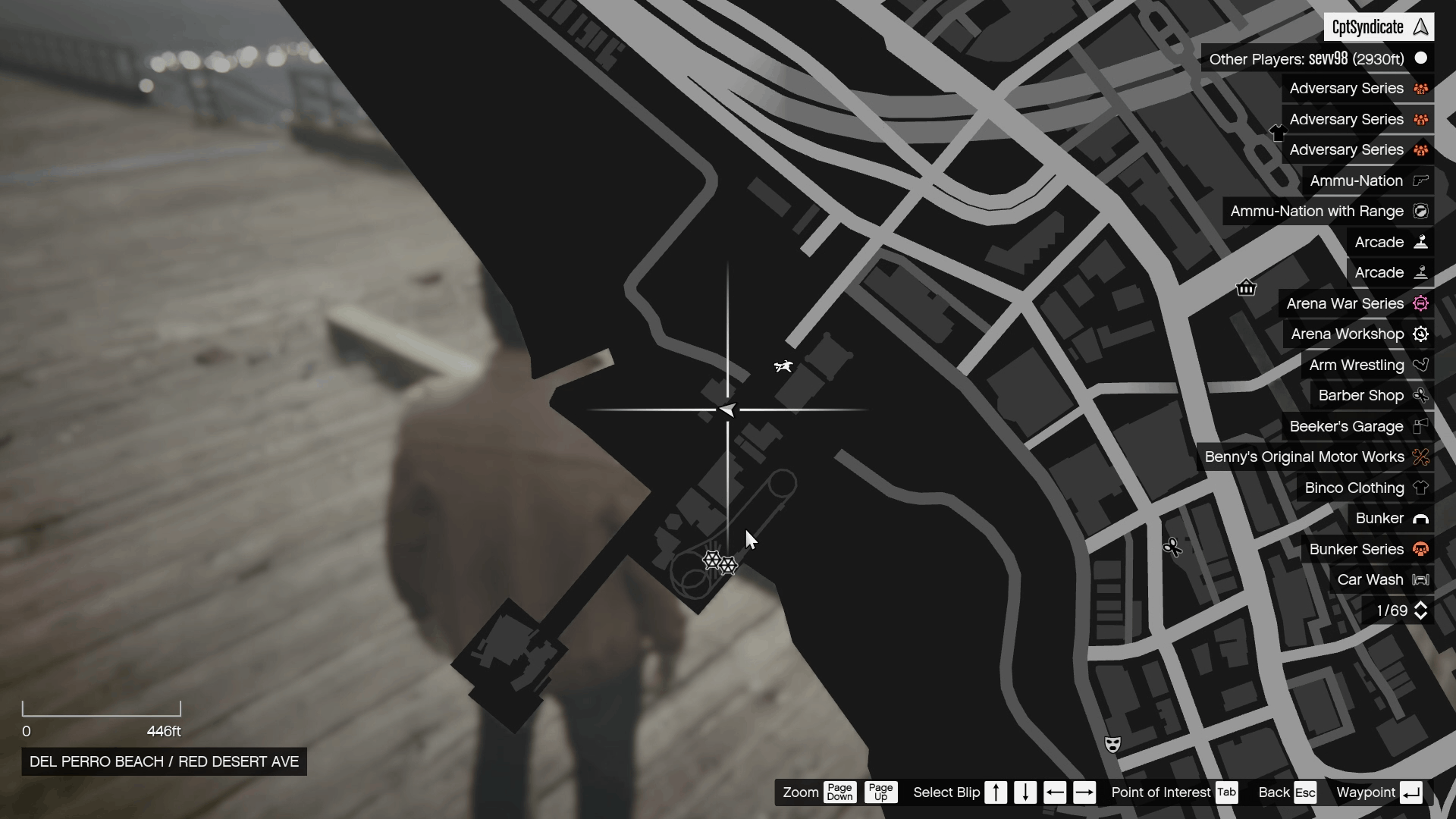
Task: Click the Select Blip down arrow control
Action: [1025, 792]
